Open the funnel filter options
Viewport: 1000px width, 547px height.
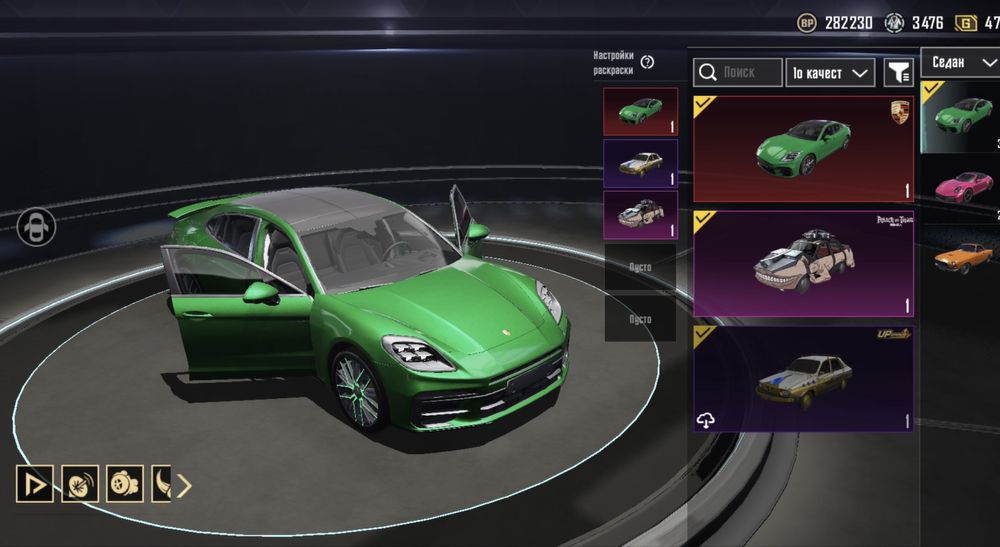(899, 72)
